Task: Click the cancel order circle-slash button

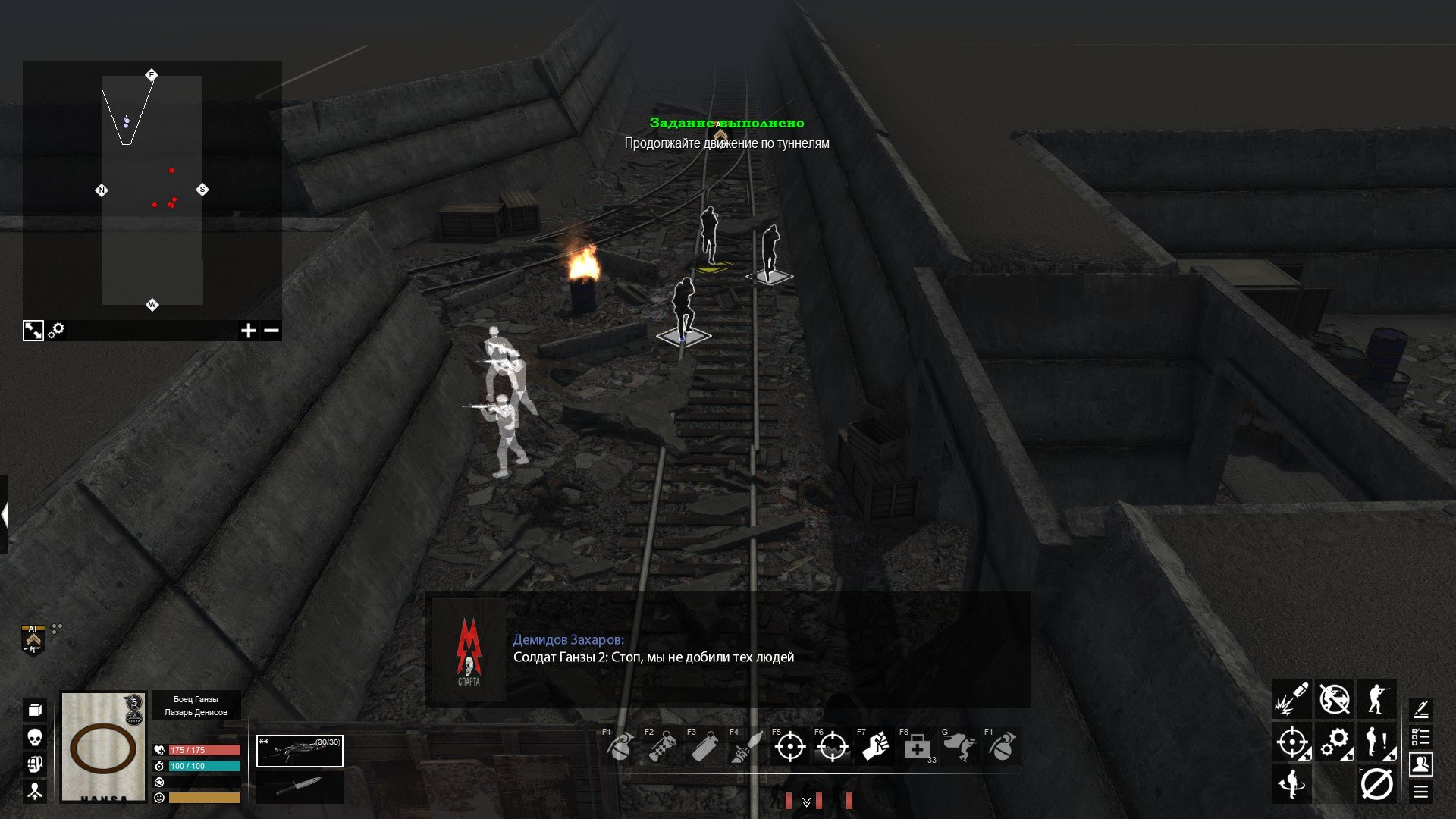Action: 1376,784
